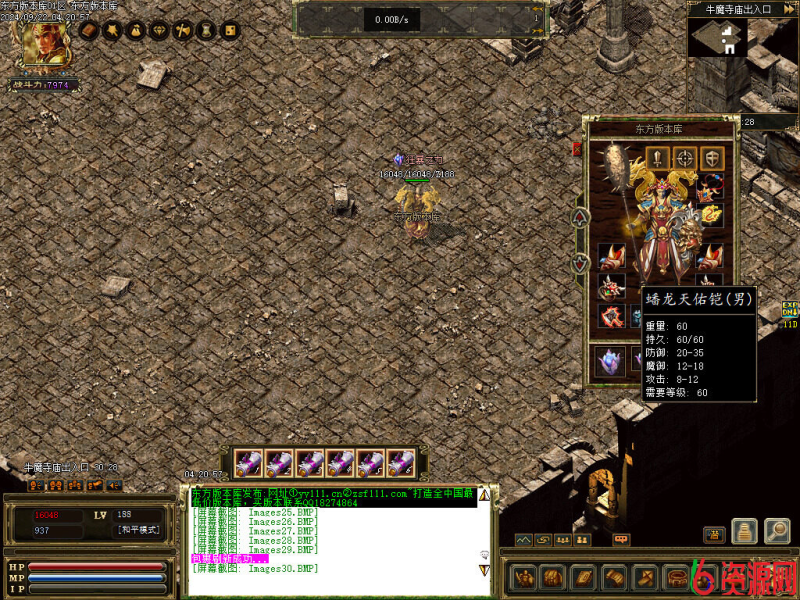This screenshot has height=600, width=800.
Task: Close the character equipment panel with red X
Action: (x=577, y=150)
